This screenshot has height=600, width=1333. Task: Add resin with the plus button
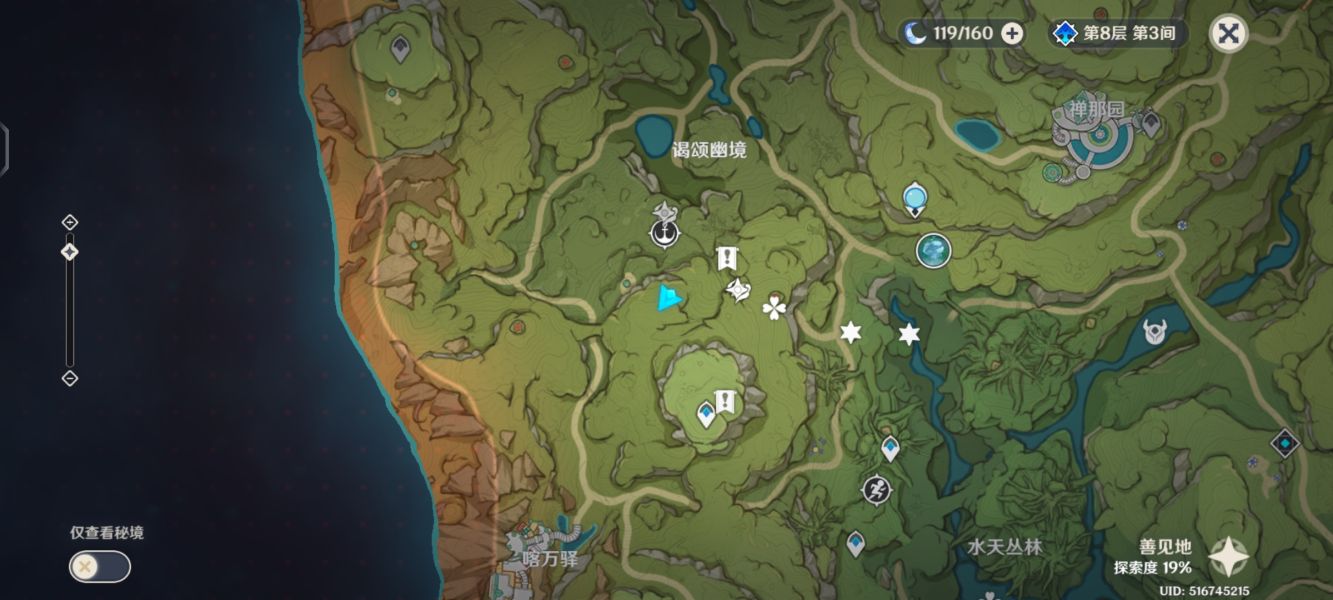click(x=1012, y=33)
